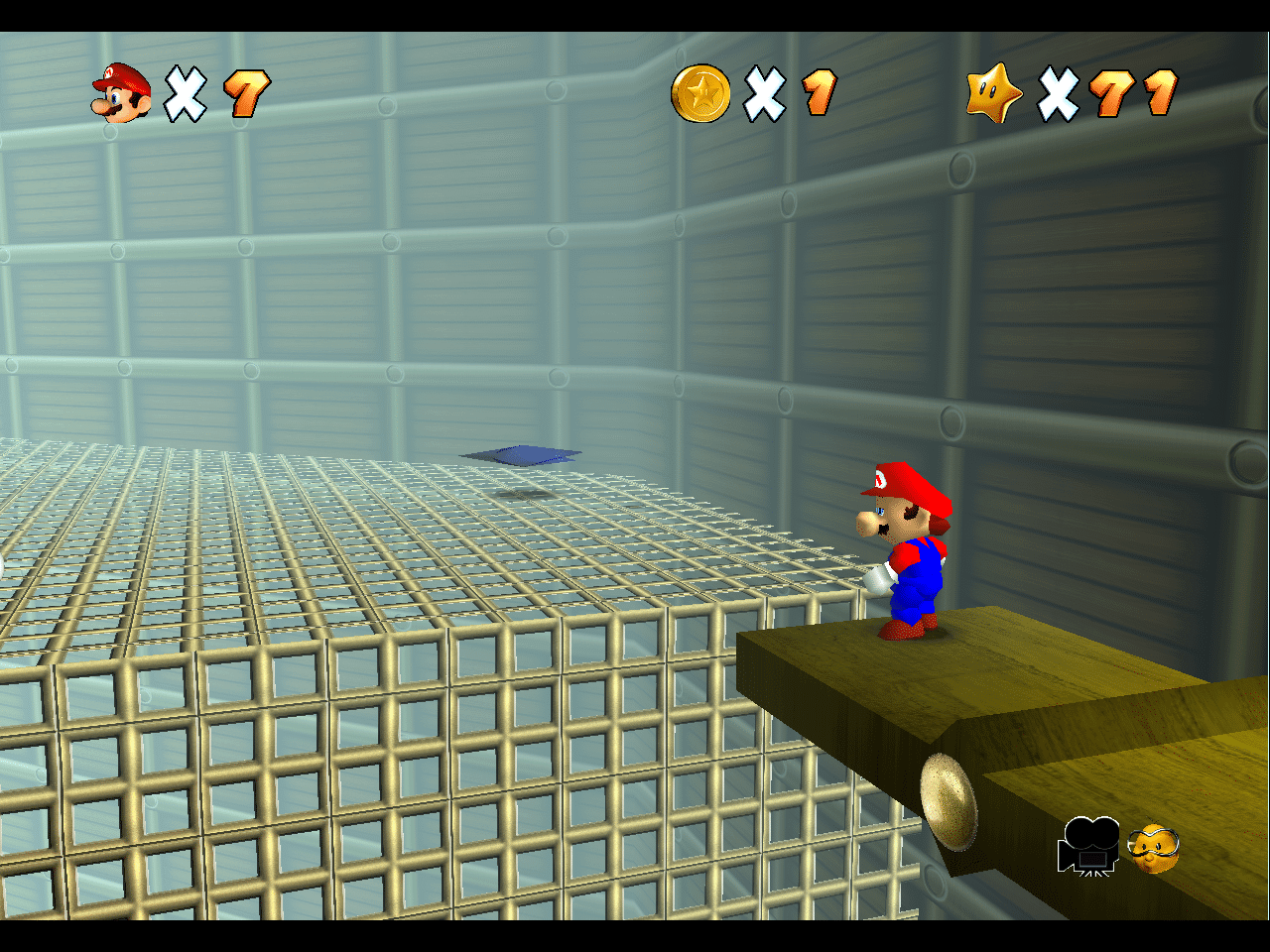
Task: Click the camera mode icon
Action: click(1088, 846)
